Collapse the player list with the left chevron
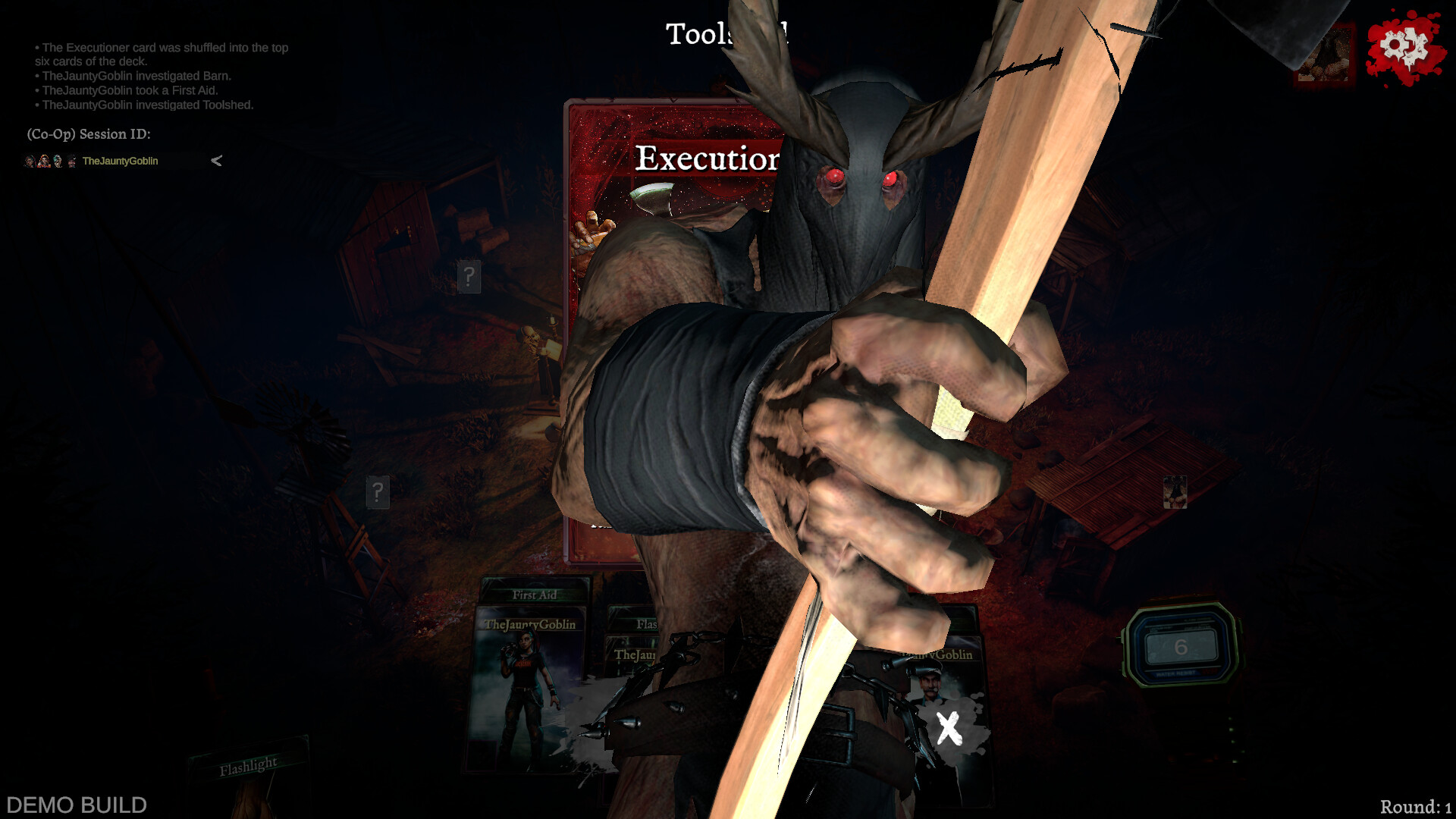1456x819 pixels. coord(215,161)
